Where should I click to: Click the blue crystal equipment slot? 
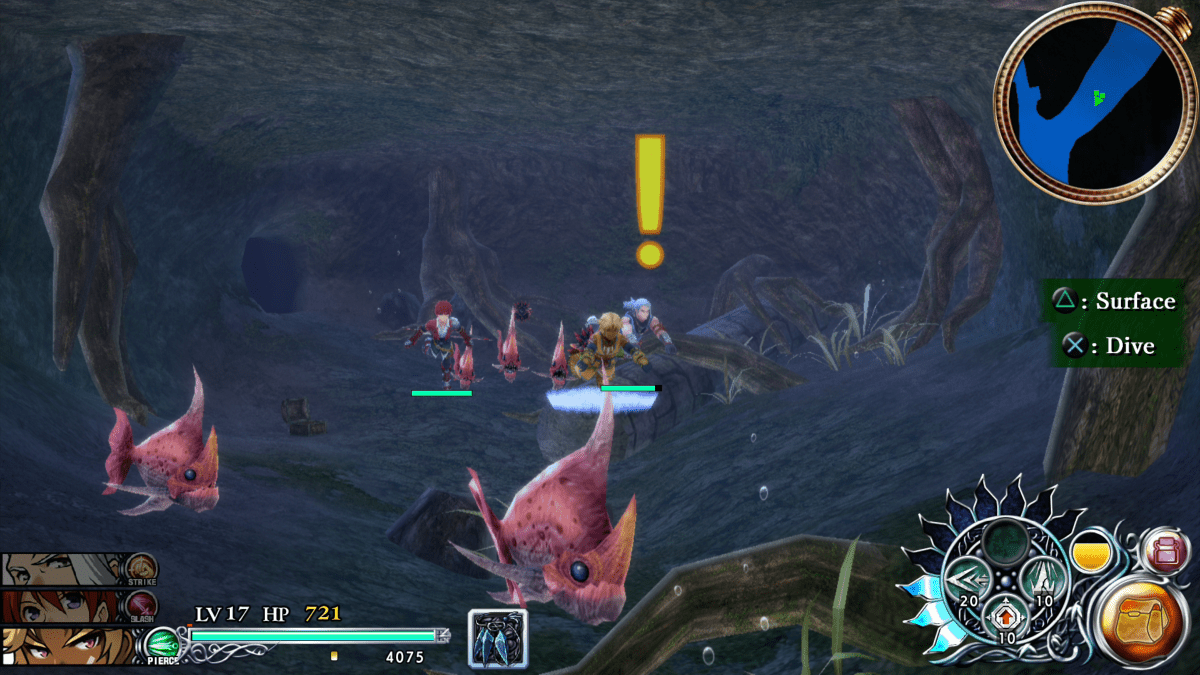point(497,638)
